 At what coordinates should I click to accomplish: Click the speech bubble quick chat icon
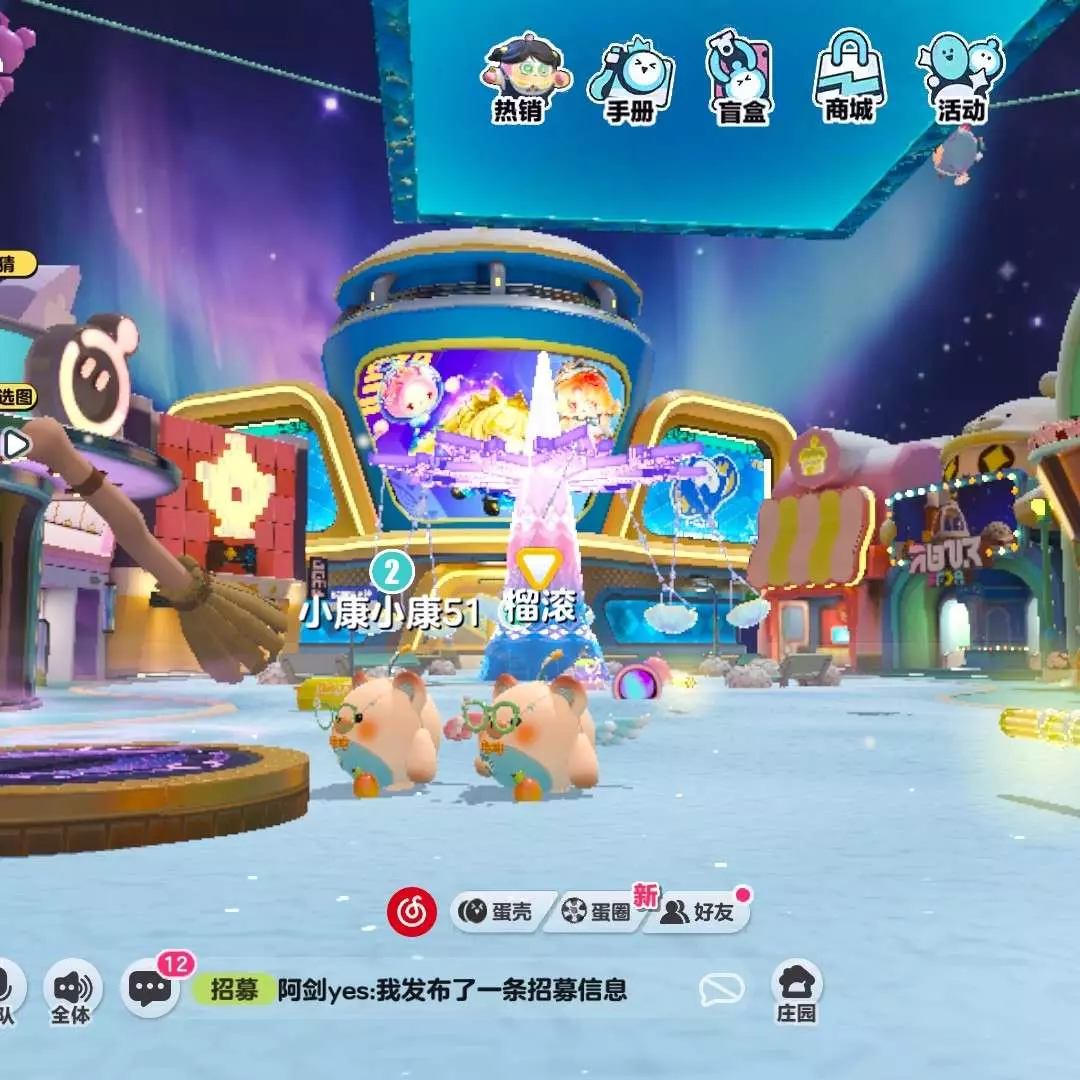point(721,990)
